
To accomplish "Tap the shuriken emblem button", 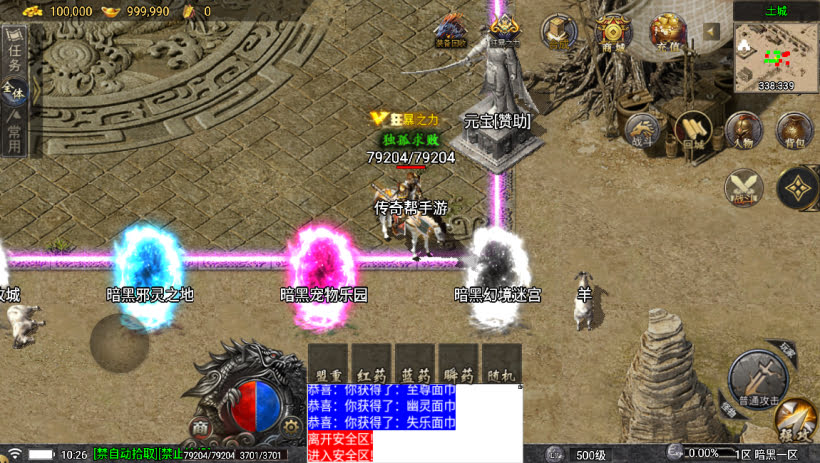I will pyautogui.click(x=797, y=187).
